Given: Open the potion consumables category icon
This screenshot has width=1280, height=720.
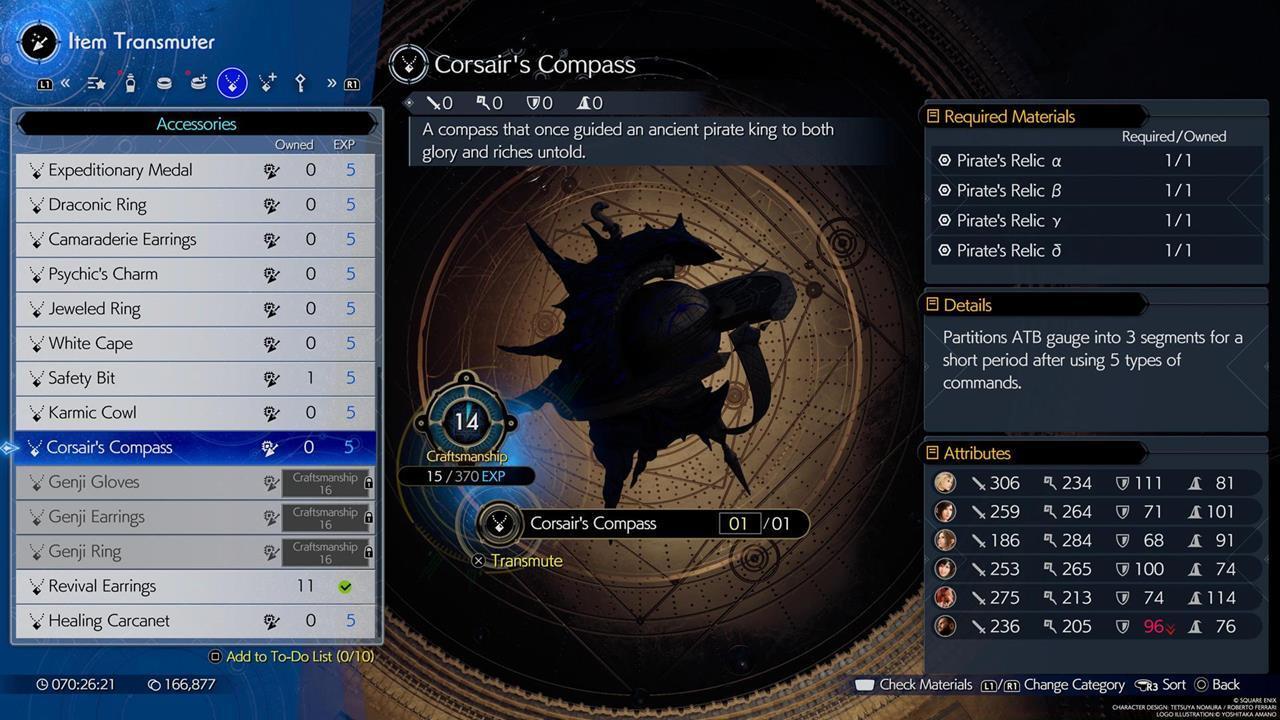Looking at the screenshot, I should (x=130, y=83).
